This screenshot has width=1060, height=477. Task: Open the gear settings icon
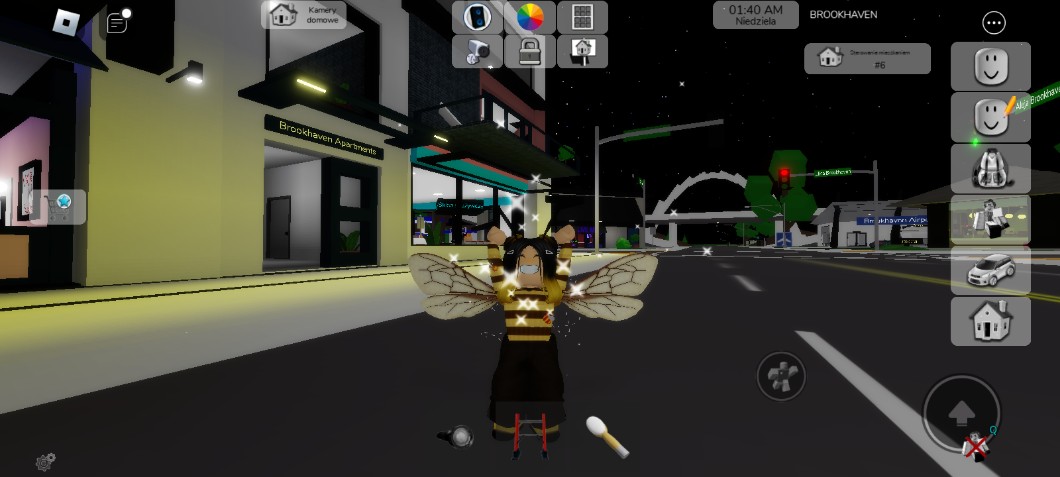click(45, 461)
